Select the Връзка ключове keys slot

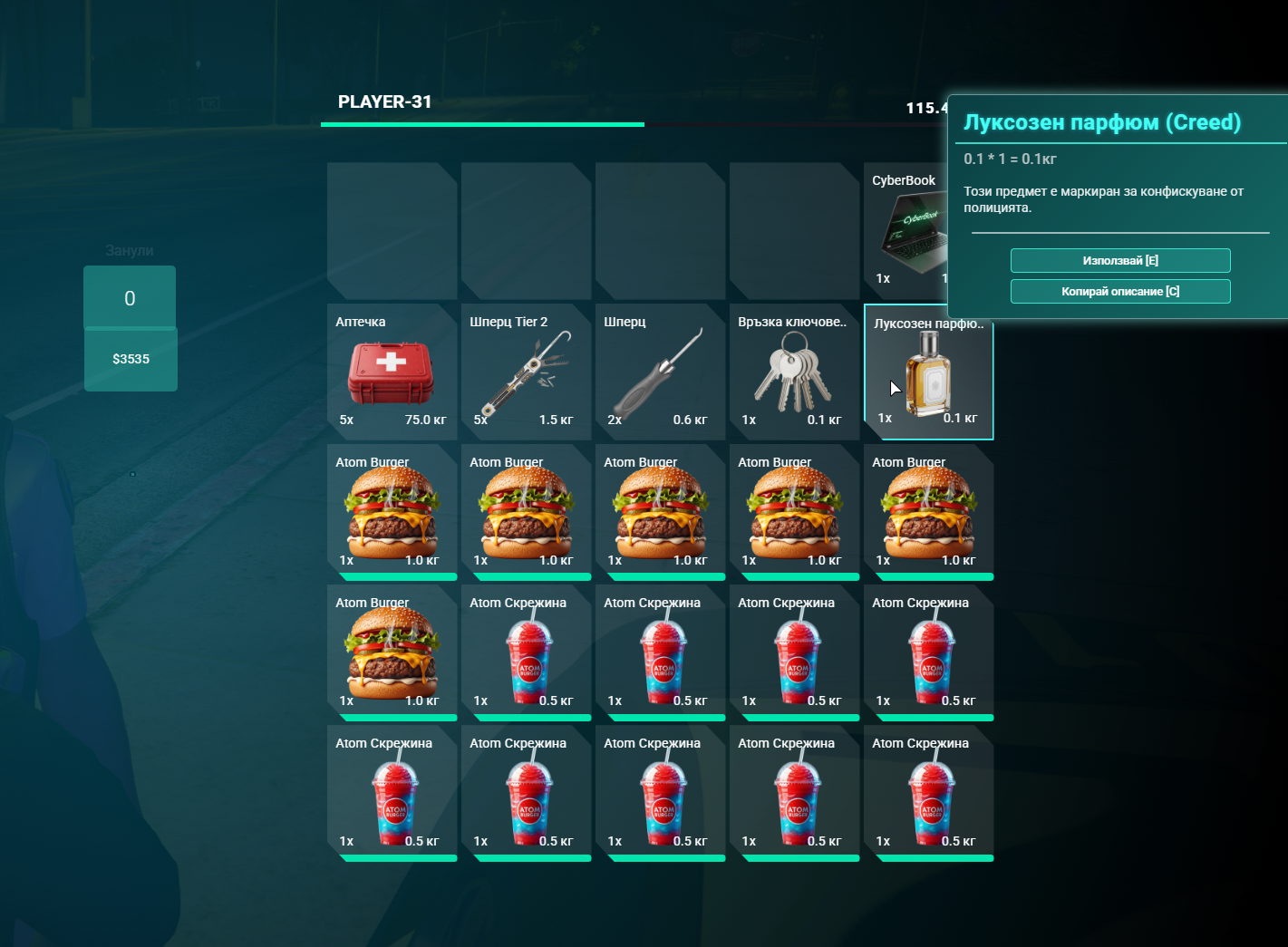click(794, 372)
